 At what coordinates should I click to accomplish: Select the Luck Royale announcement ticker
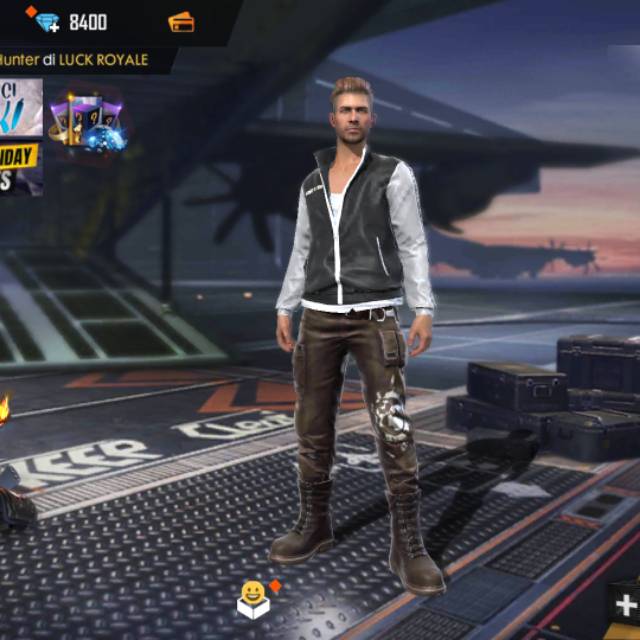tap(75, 59)
